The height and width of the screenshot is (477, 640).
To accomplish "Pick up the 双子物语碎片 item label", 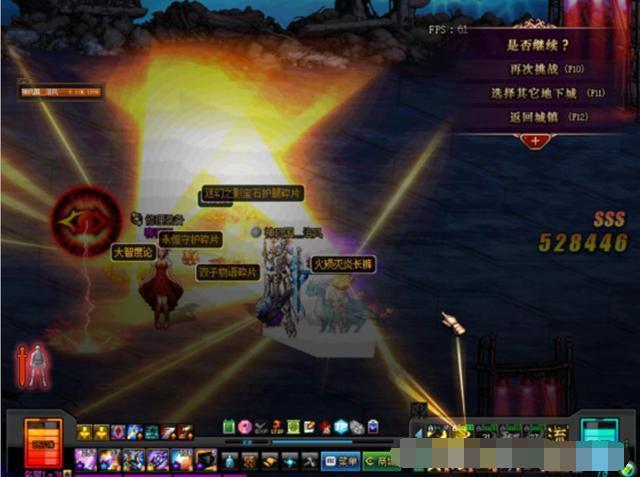I will [x=228, y=272].
